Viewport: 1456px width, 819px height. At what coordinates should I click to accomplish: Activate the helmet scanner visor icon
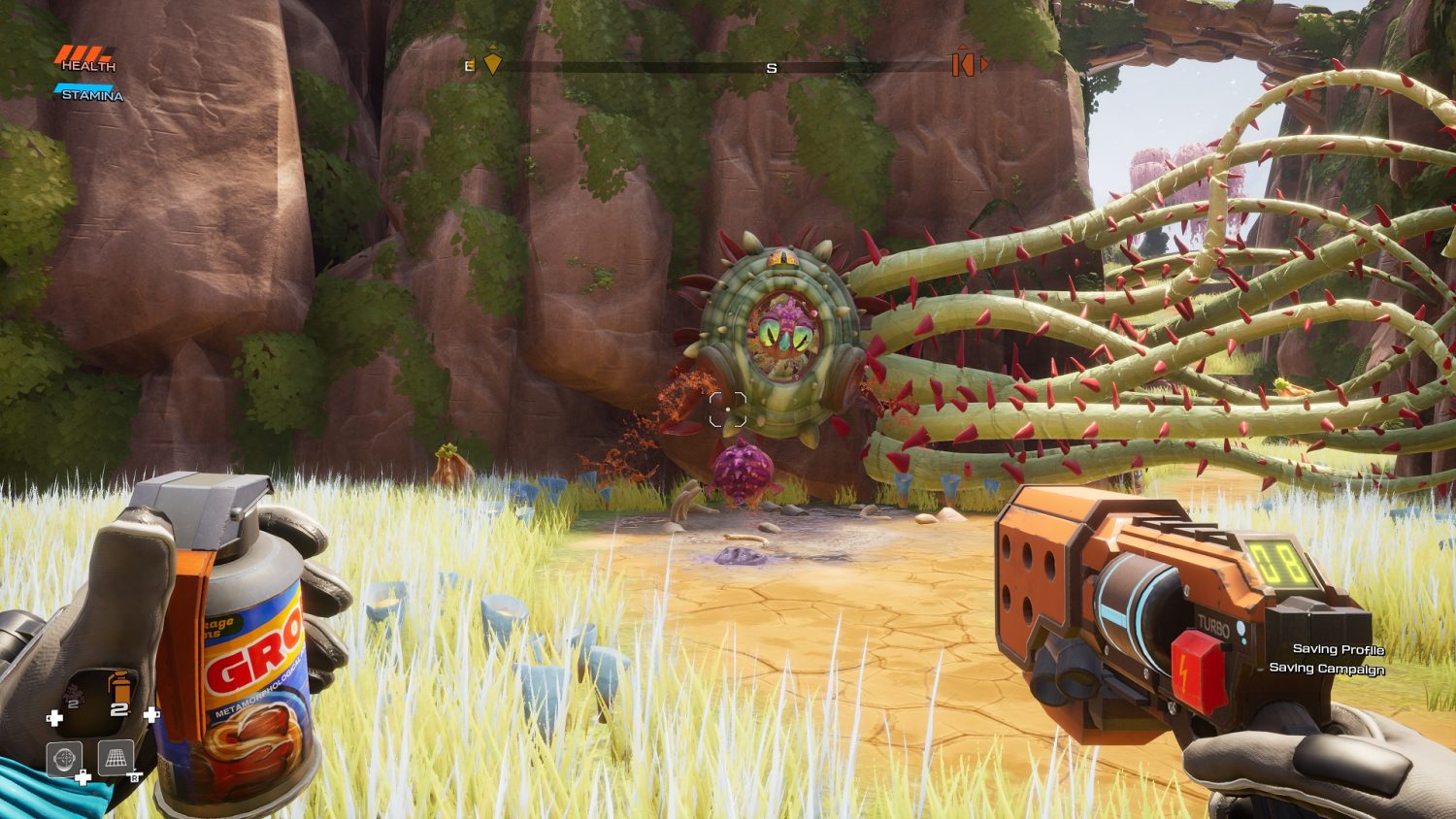[65, 758]
